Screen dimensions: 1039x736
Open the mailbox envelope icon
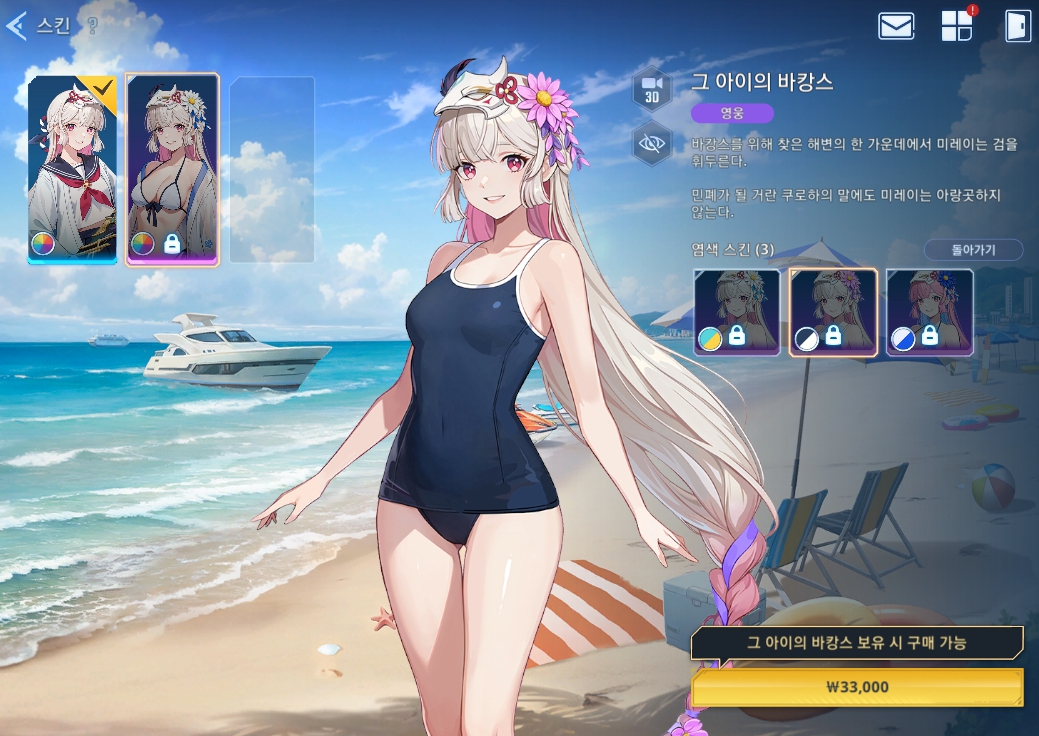[896, 26]
